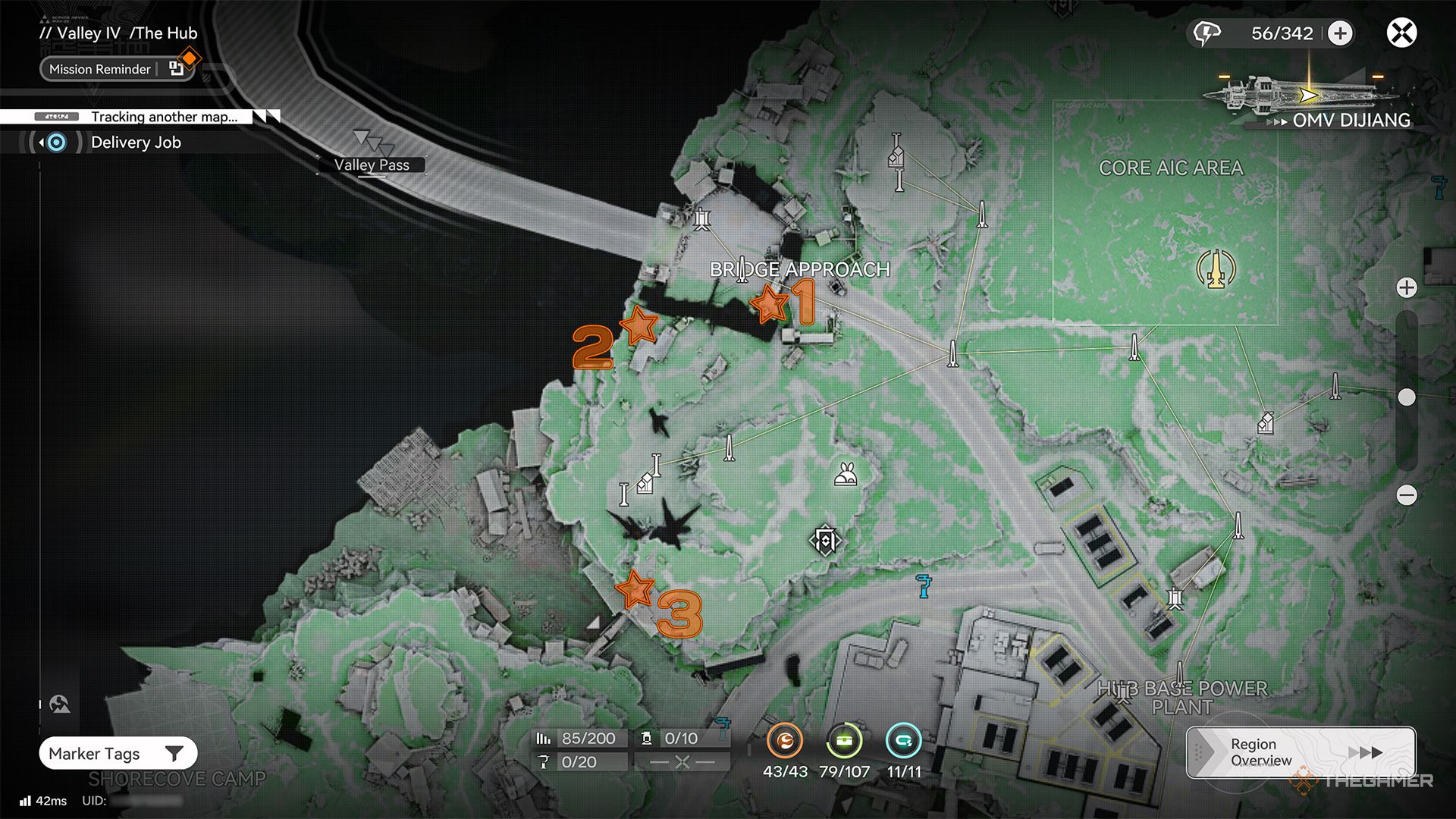Zoom out on the map
The height and width of the screenshot is (819, 1456).
pos(1407,495)
